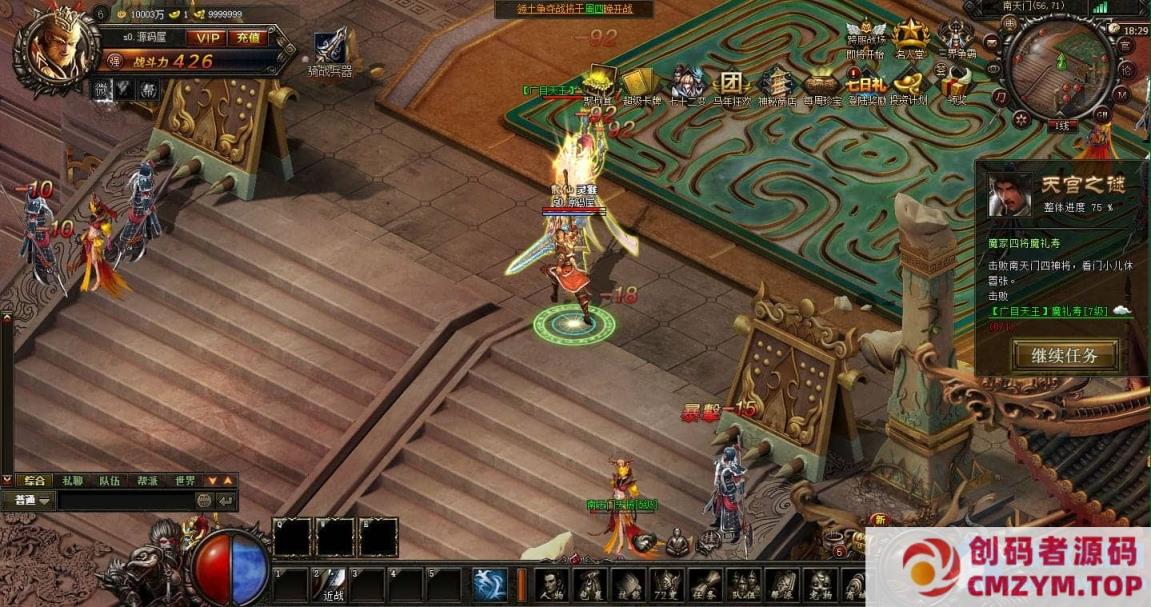Open the 充值 recharge shop
Viewport: 1151px width, 607px height.
246,38
